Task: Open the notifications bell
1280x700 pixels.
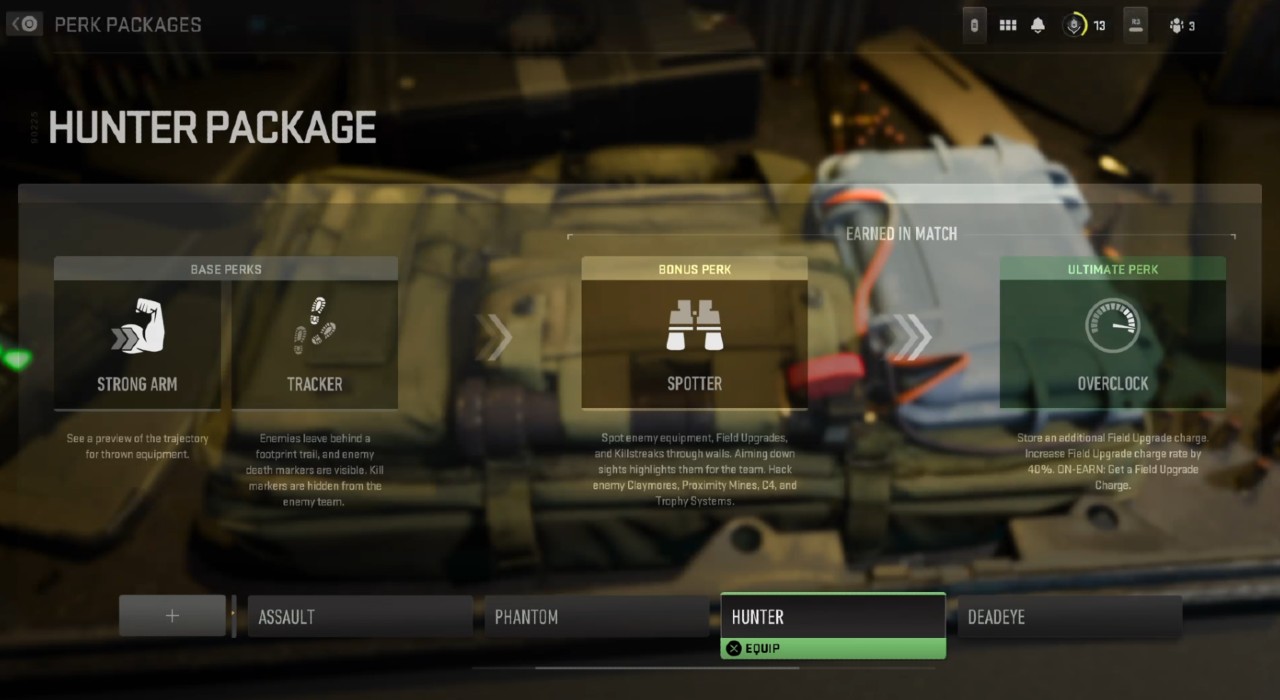Action: (x=1038, y=25)
